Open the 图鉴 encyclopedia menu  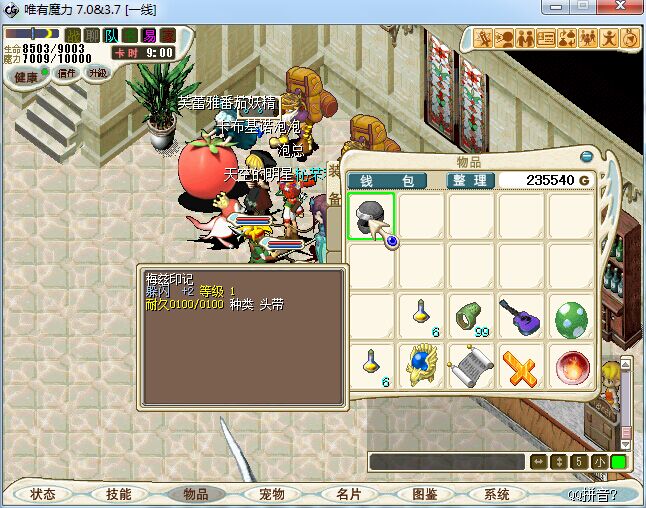(x=424, y=494)
